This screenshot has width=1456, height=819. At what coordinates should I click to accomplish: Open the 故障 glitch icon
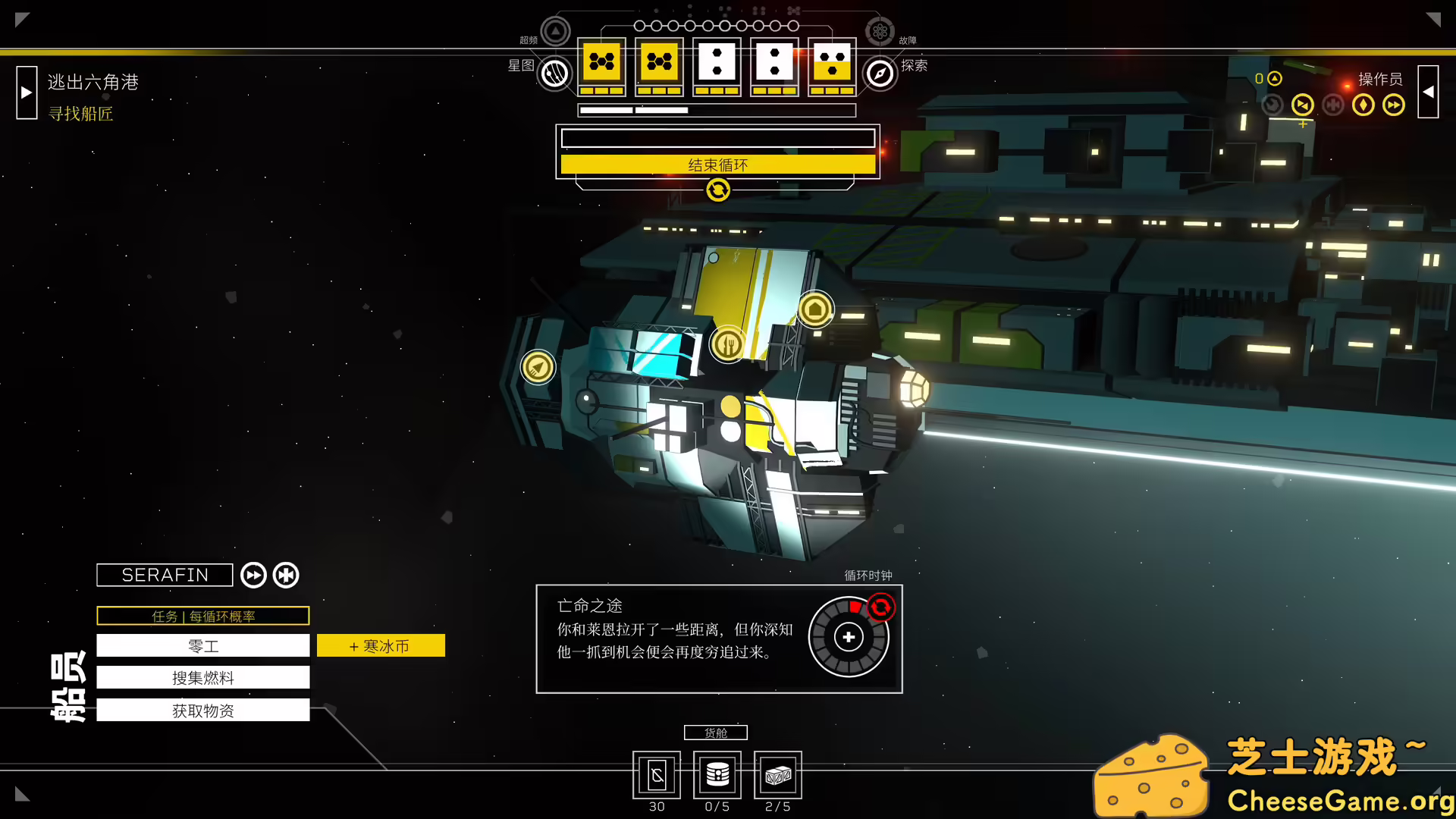(x=880, y=32)
